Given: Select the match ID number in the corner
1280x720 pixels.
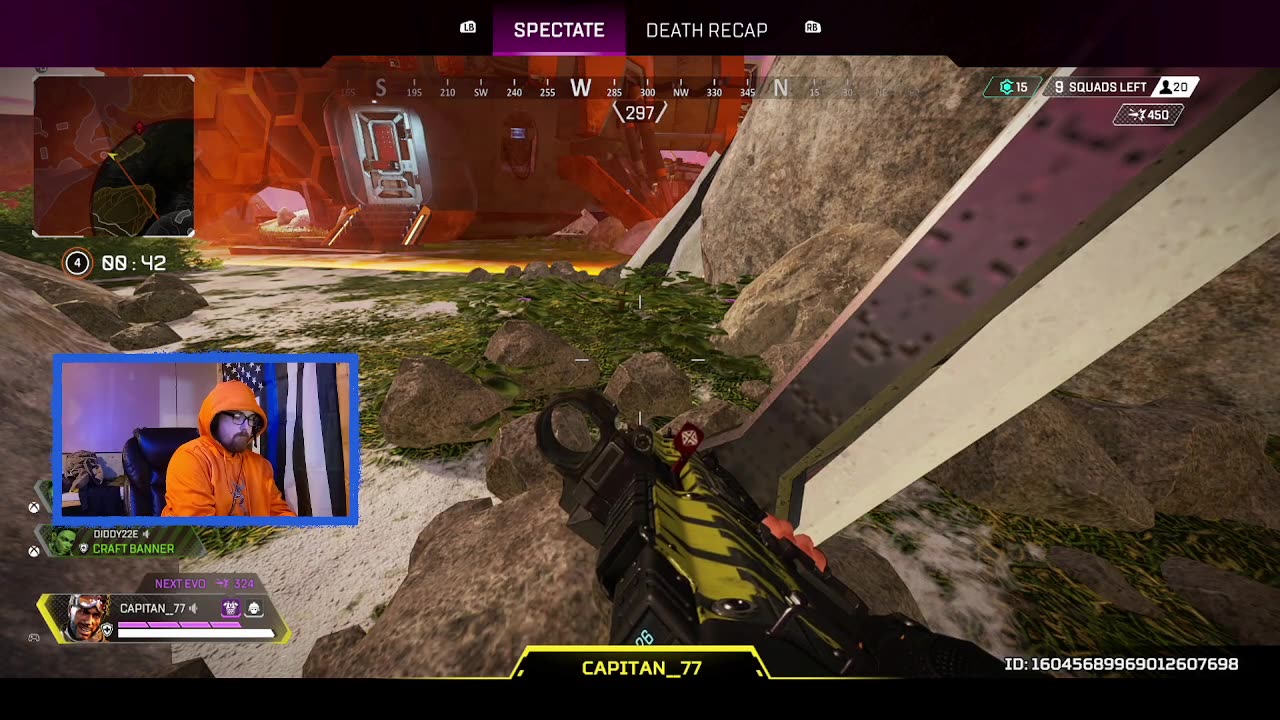Looking at the screenshot, I should [x=1120, y=663].
